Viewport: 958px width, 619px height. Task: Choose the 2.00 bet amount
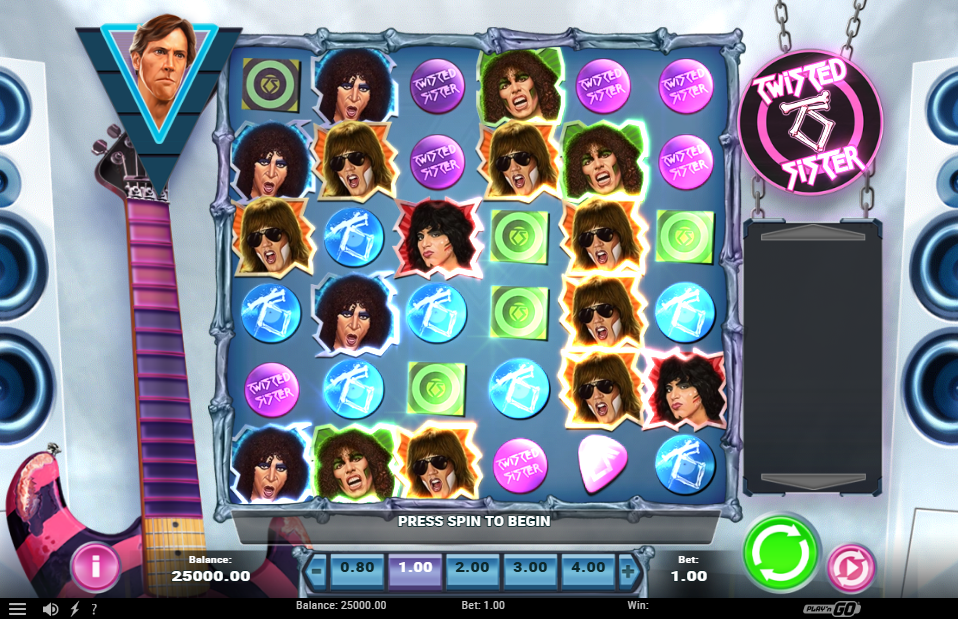click(x=473, y=568)
